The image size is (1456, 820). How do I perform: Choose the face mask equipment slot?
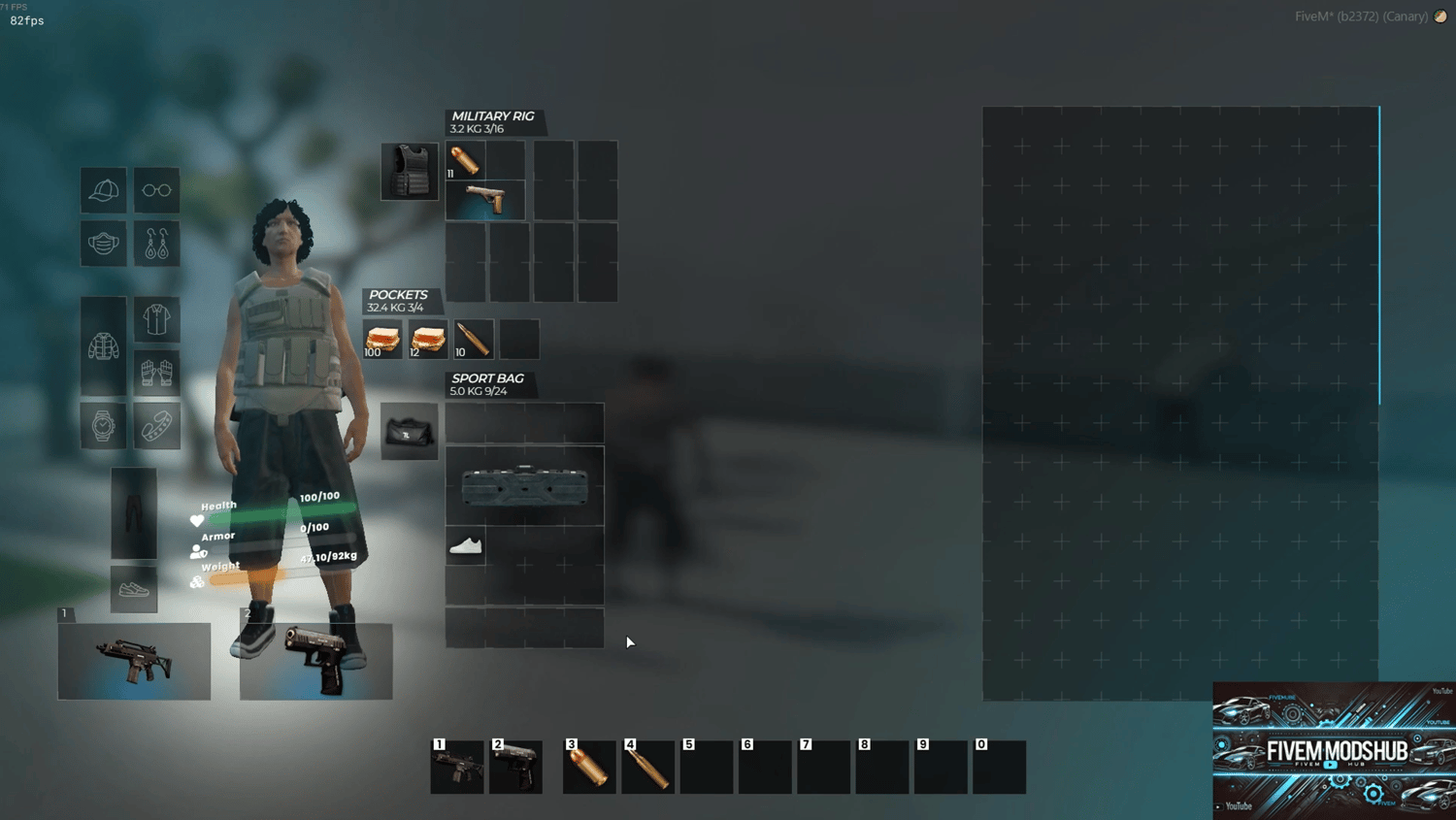[104, 244]
